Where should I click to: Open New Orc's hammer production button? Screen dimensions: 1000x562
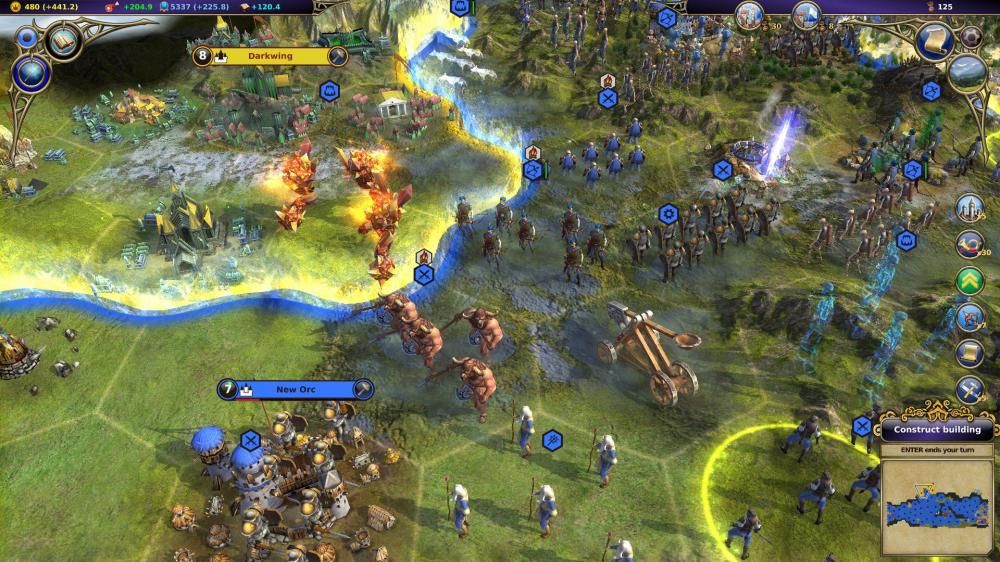(x=363, y=389)
